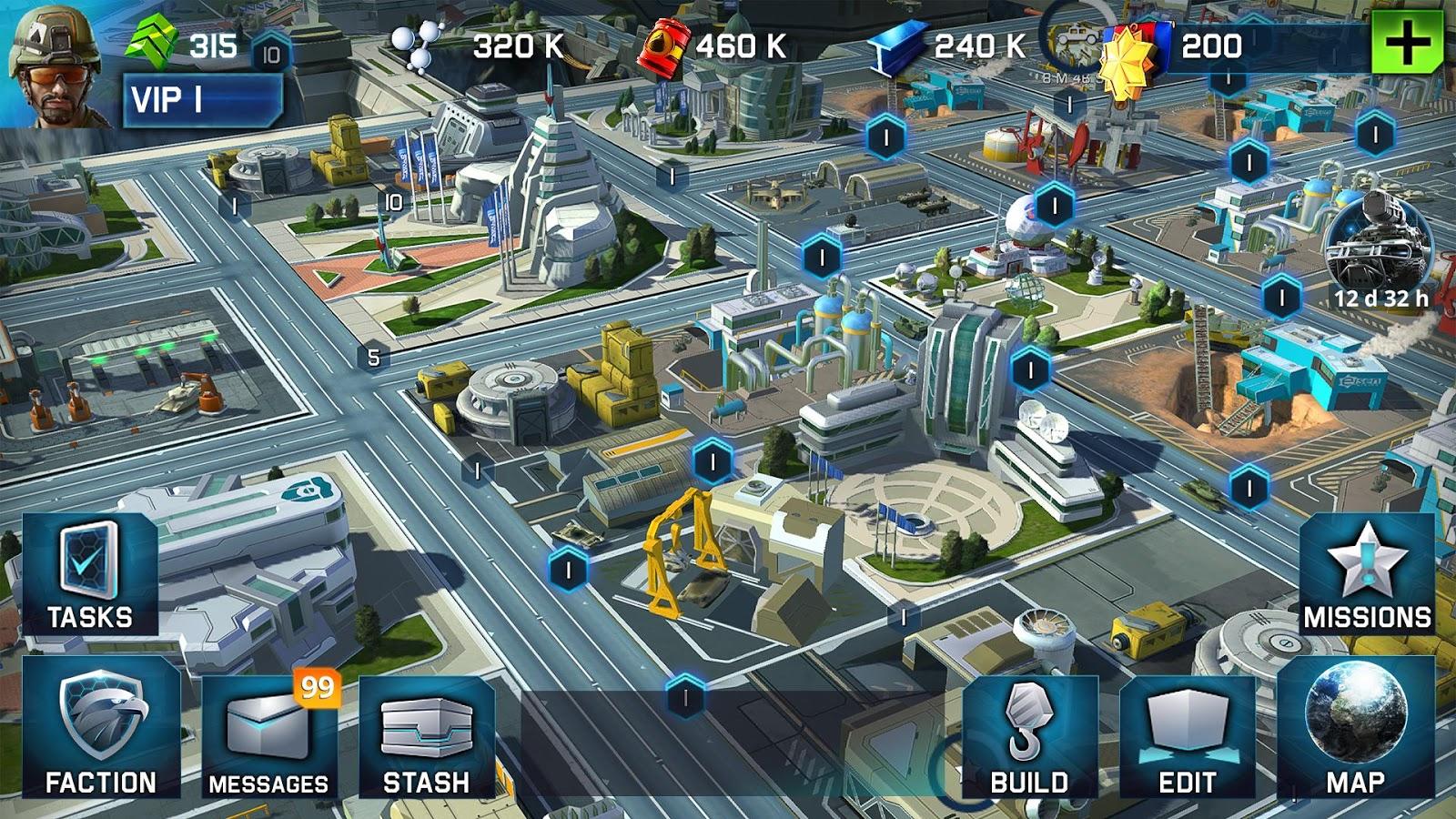
Task: Open the Stash
Action: point(426,737)
